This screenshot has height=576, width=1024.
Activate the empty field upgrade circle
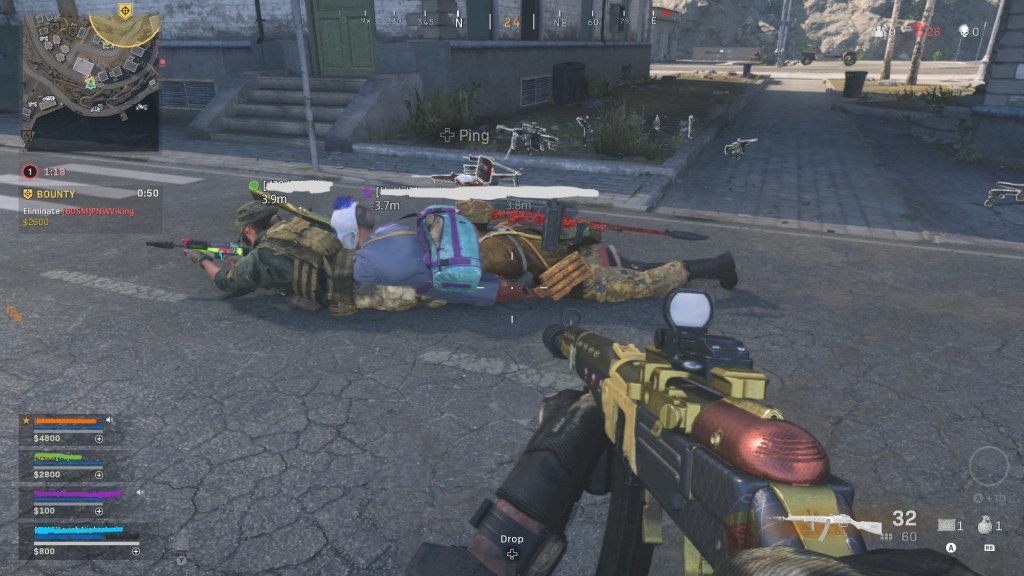point(988,466)
